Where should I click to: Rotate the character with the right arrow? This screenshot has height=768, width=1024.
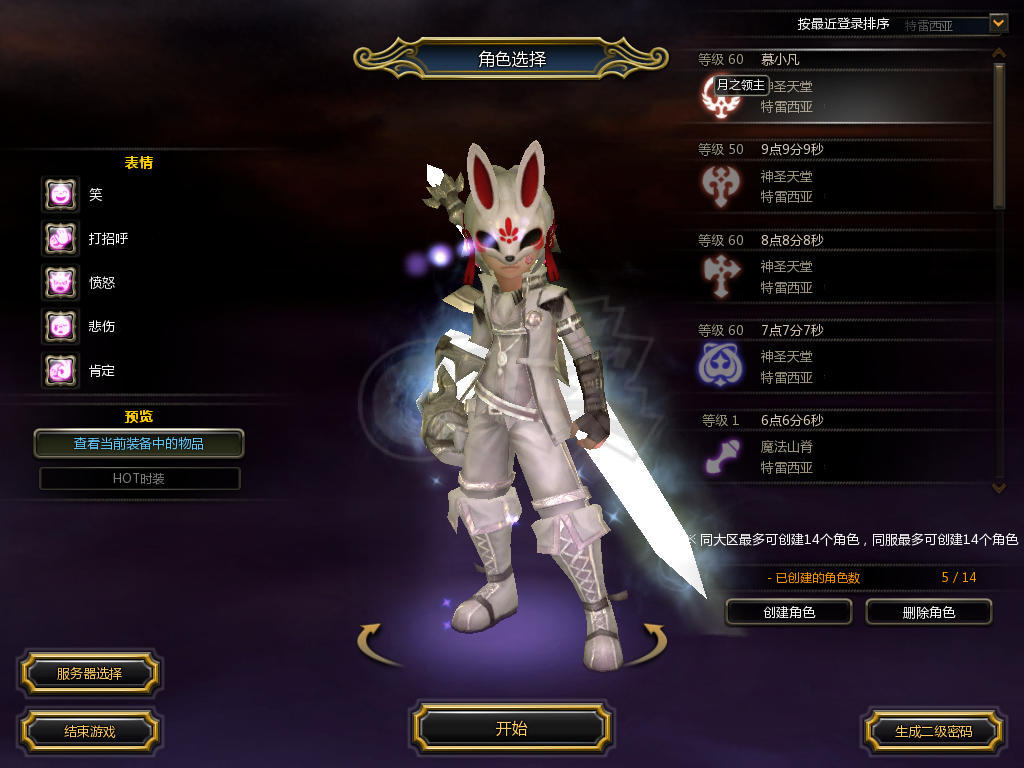pos(653,638)
